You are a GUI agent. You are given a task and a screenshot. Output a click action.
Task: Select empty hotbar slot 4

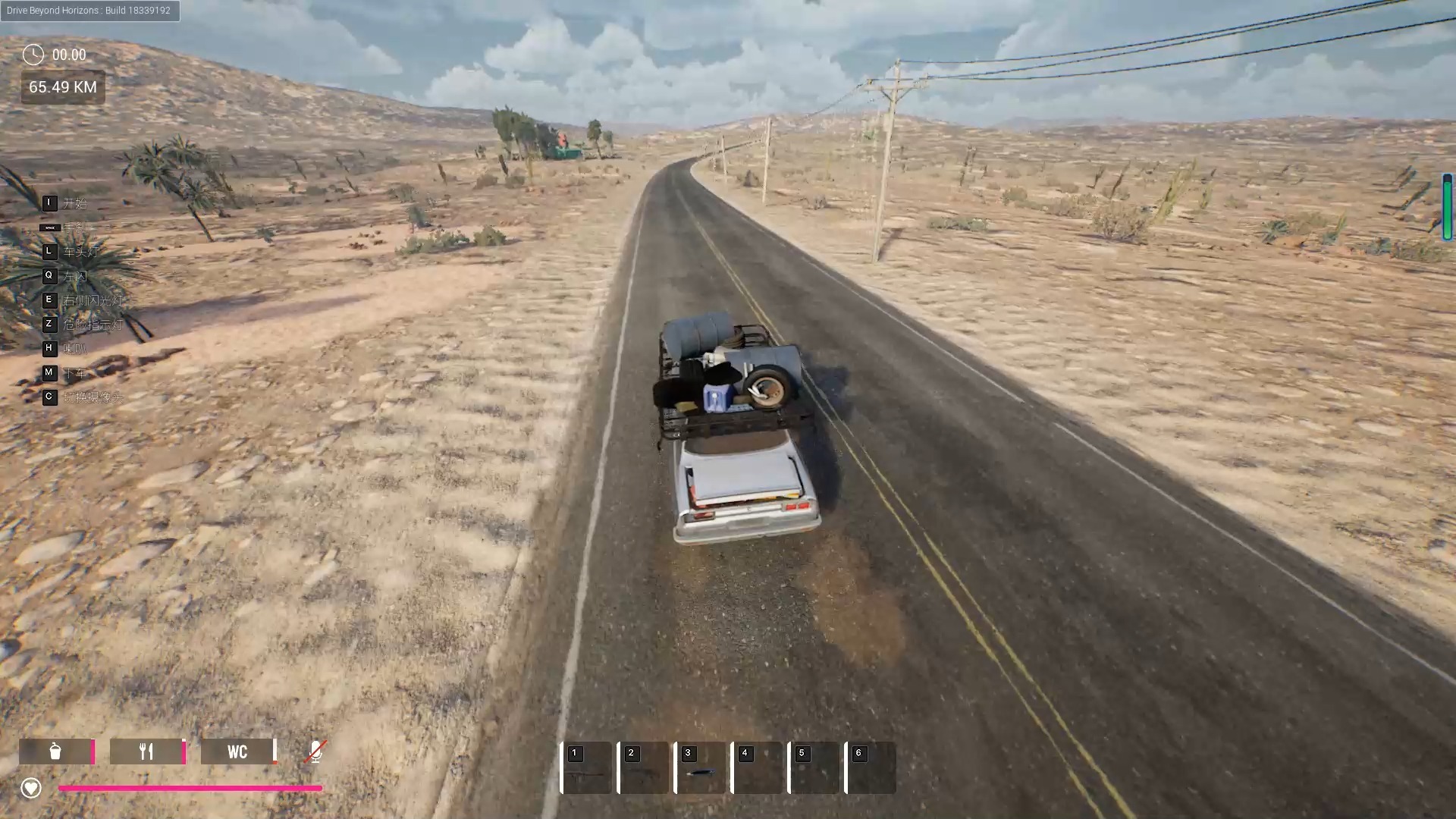point(757,767)
